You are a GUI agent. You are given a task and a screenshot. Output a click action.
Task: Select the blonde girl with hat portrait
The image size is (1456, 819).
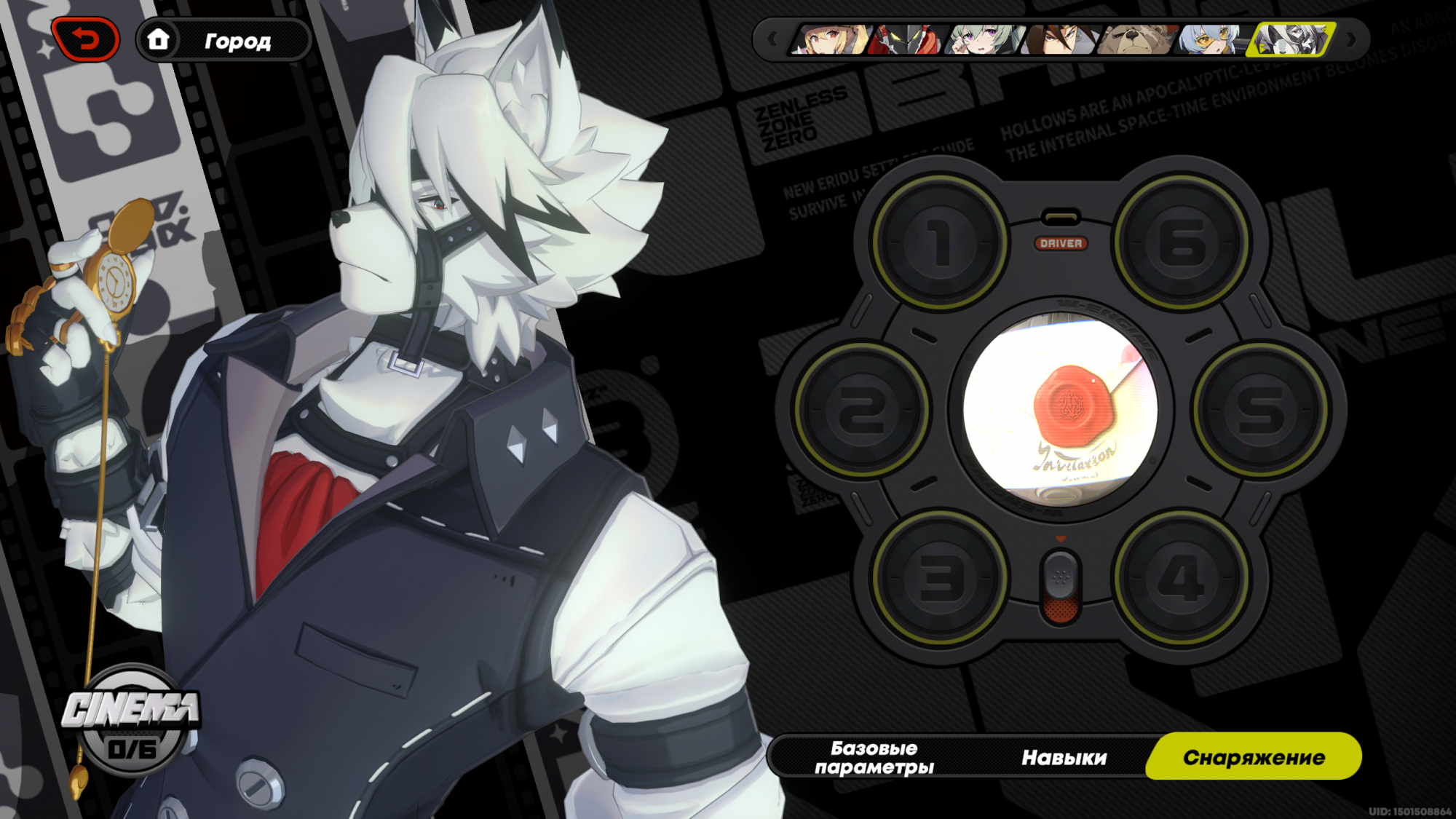[x=830, y=39]
